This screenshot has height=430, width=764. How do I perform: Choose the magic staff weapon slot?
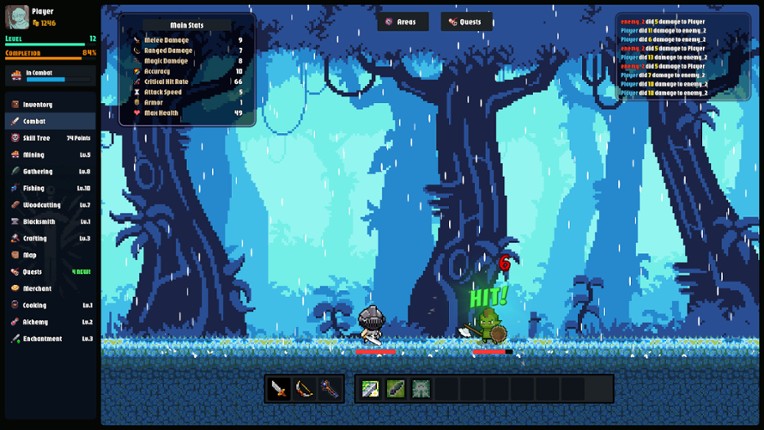pyautogui.click(x=329, y=388)
